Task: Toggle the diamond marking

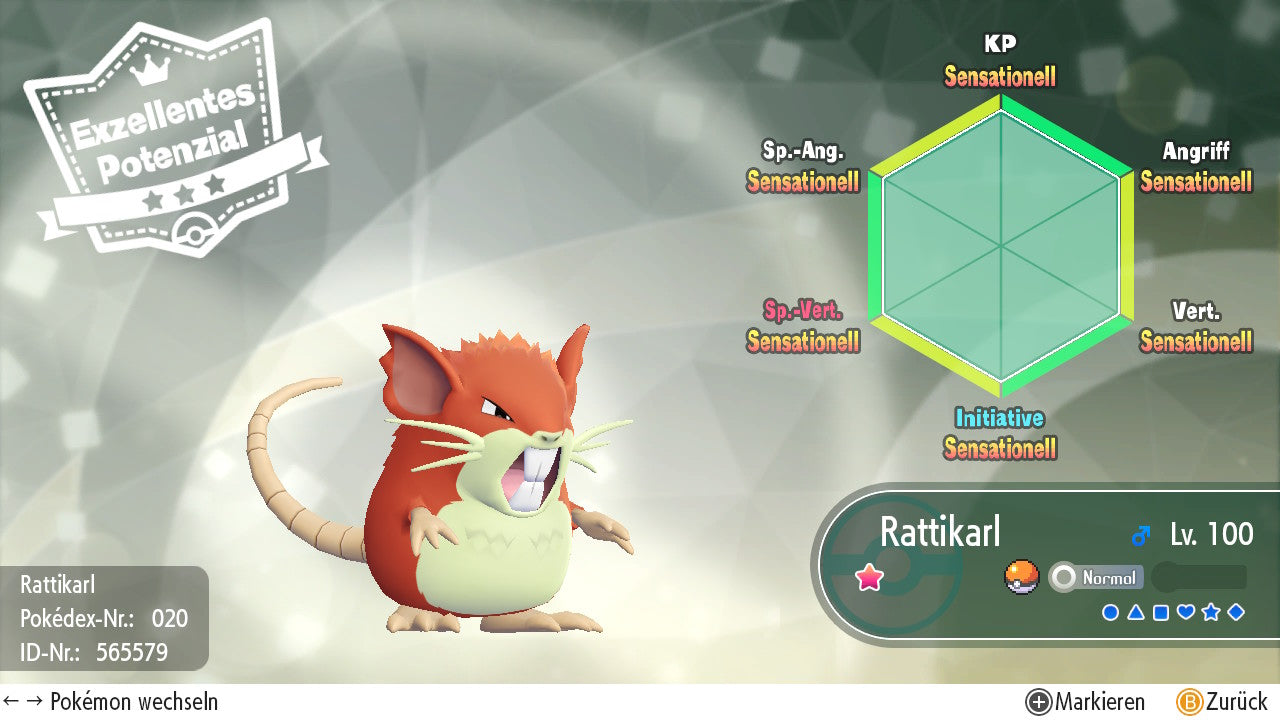Action: (1236, 613)
